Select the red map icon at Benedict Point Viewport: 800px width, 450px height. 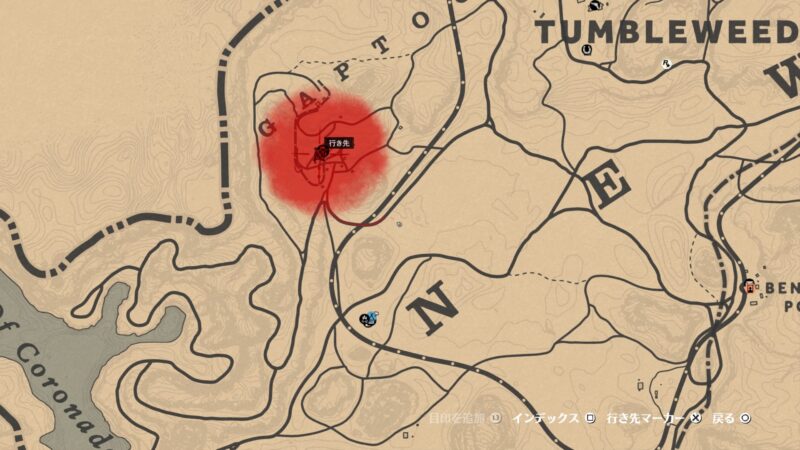749,287
